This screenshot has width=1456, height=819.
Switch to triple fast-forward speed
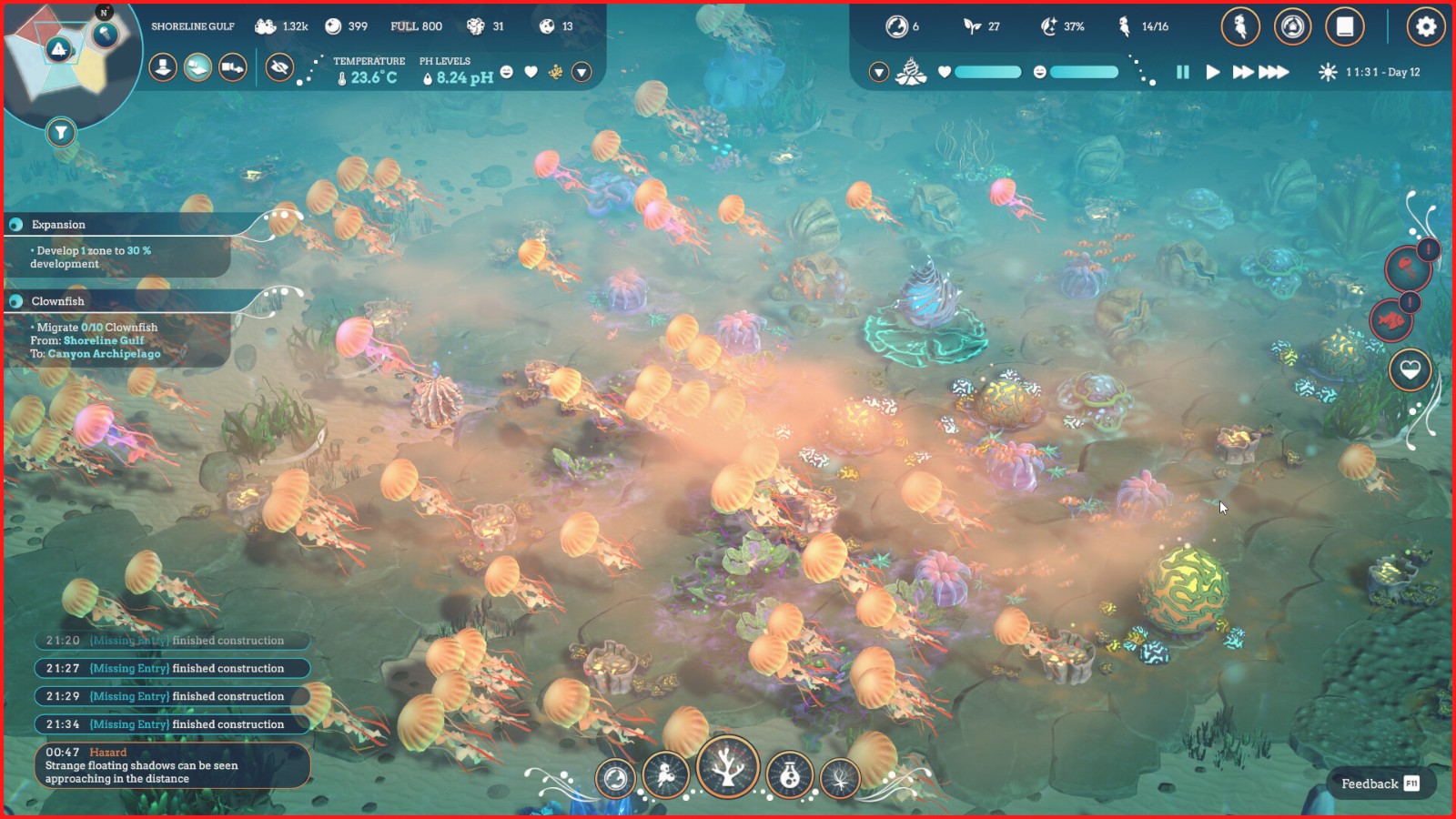1274,72
